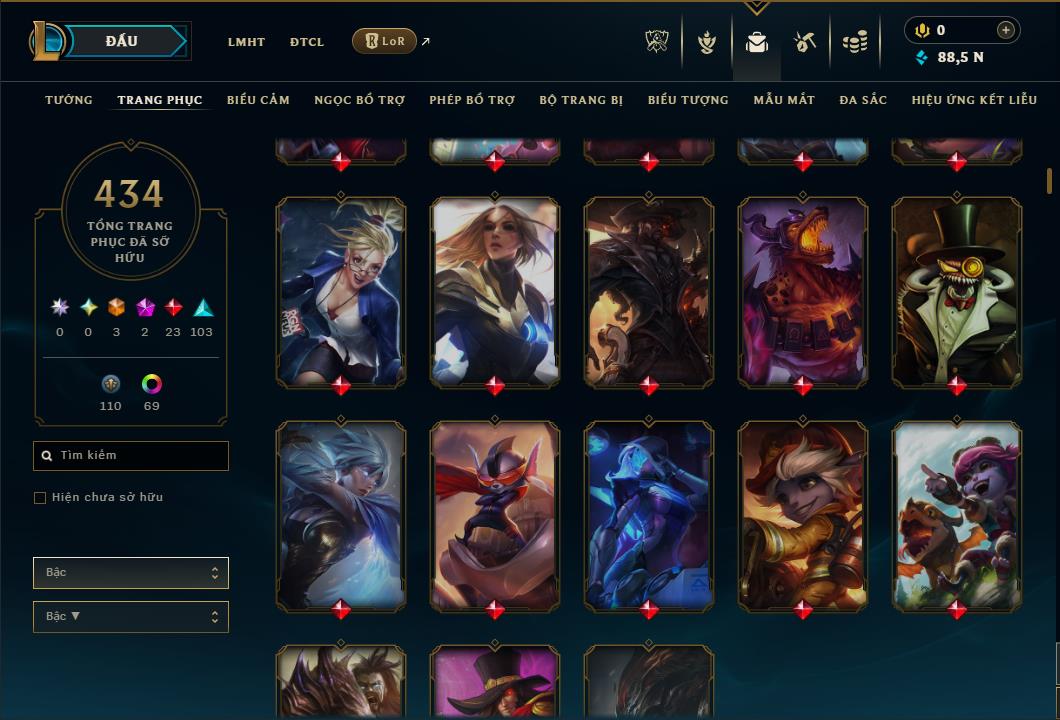Switch to the TƯỚNG tab
Screen dimensions: 1060x720
click(x=69, y=100)
